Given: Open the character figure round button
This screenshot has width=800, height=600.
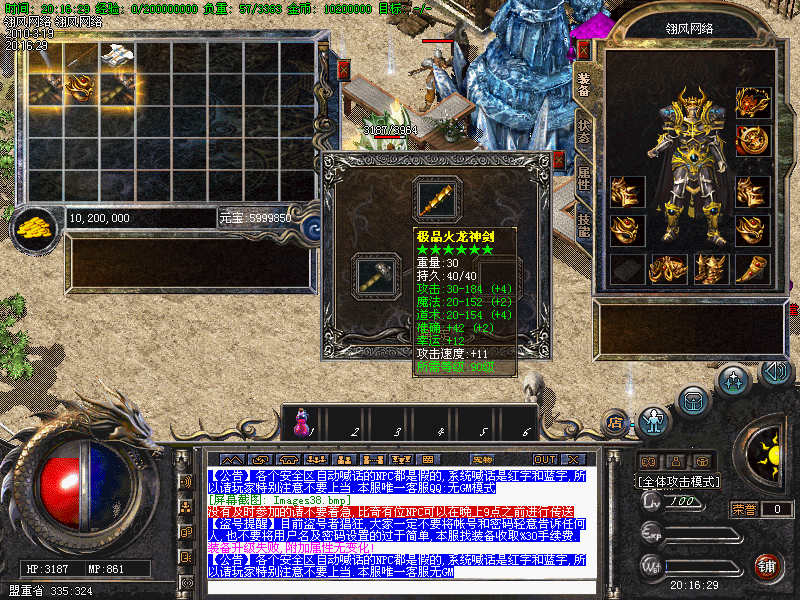Looking at the screenshot, I should coord(655,419).
